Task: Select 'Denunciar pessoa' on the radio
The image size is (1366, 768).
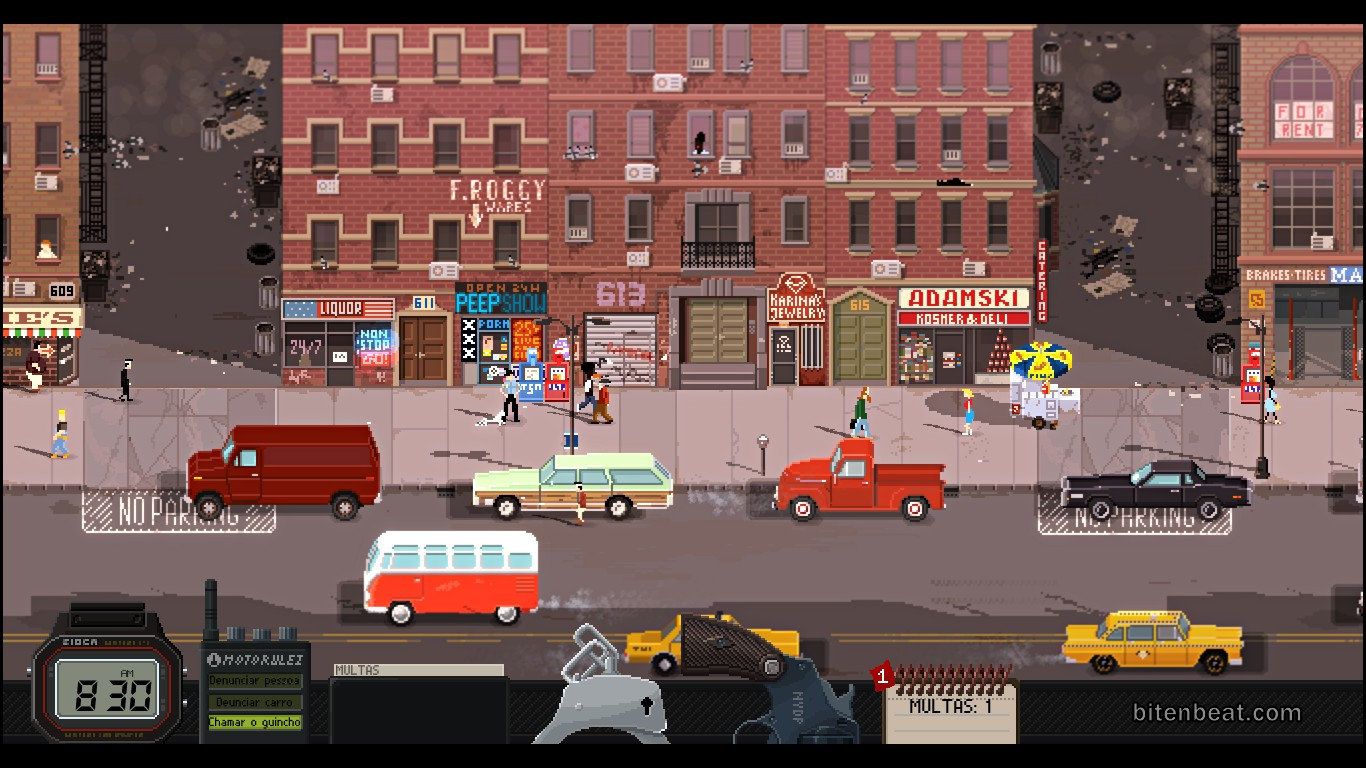Action: tap(255, 681)
